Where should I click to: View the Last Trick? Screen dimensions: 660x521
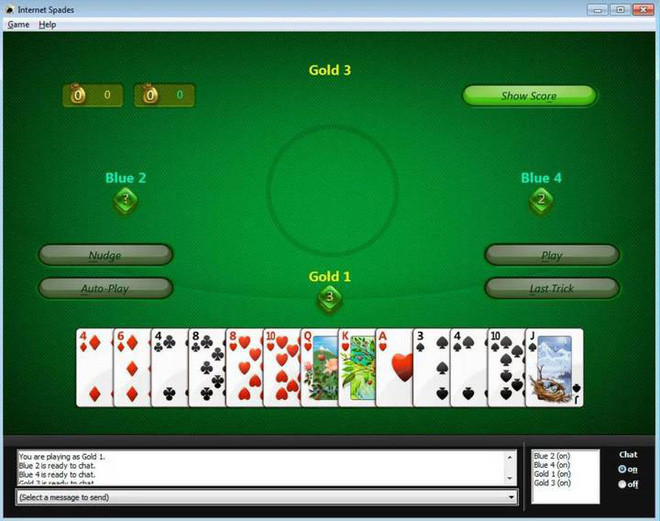coord(551,288)
